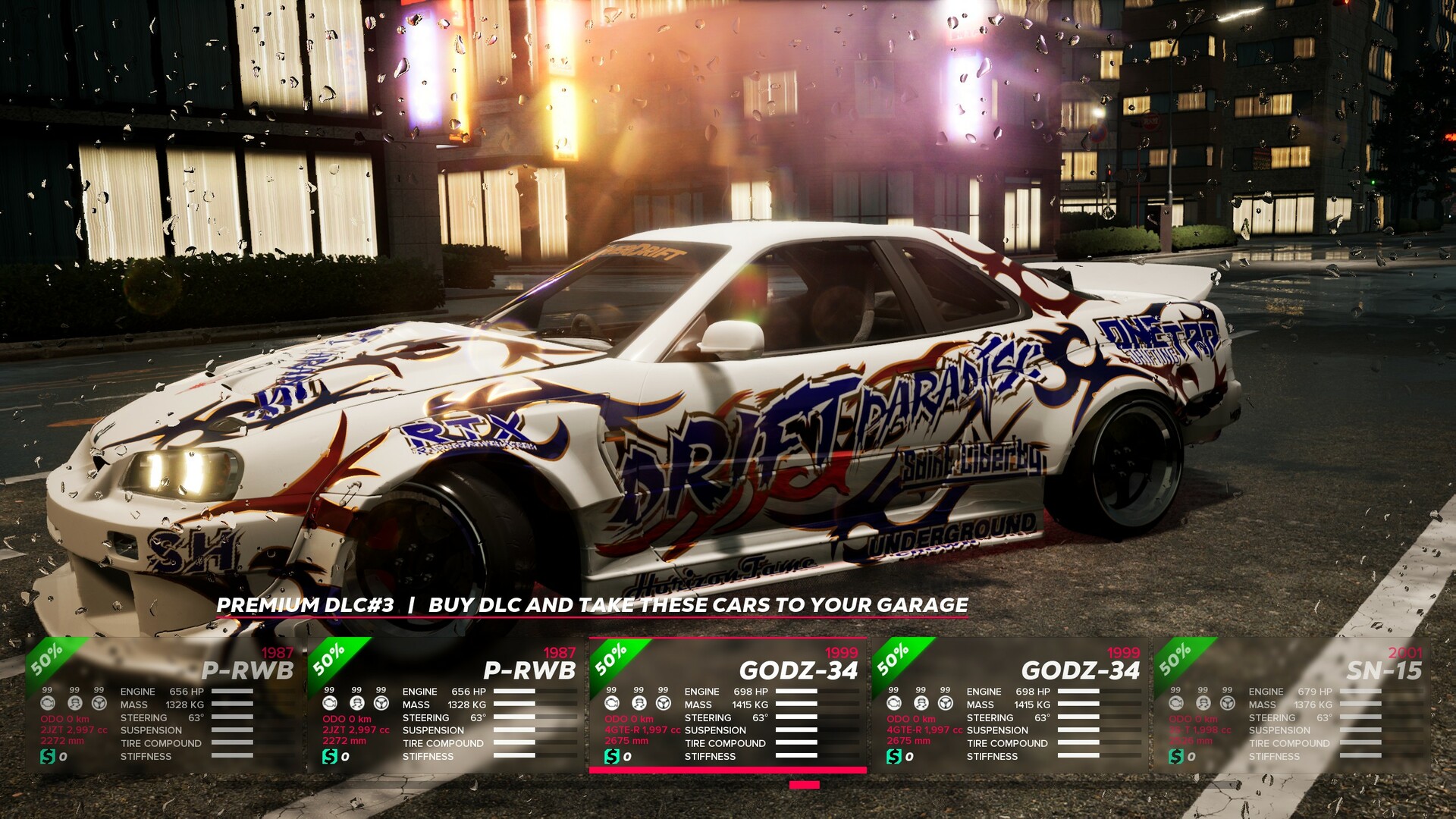Select the driver icon on the highlighted GODZ-34 card

pyautogui.click(x=639, y=704)
